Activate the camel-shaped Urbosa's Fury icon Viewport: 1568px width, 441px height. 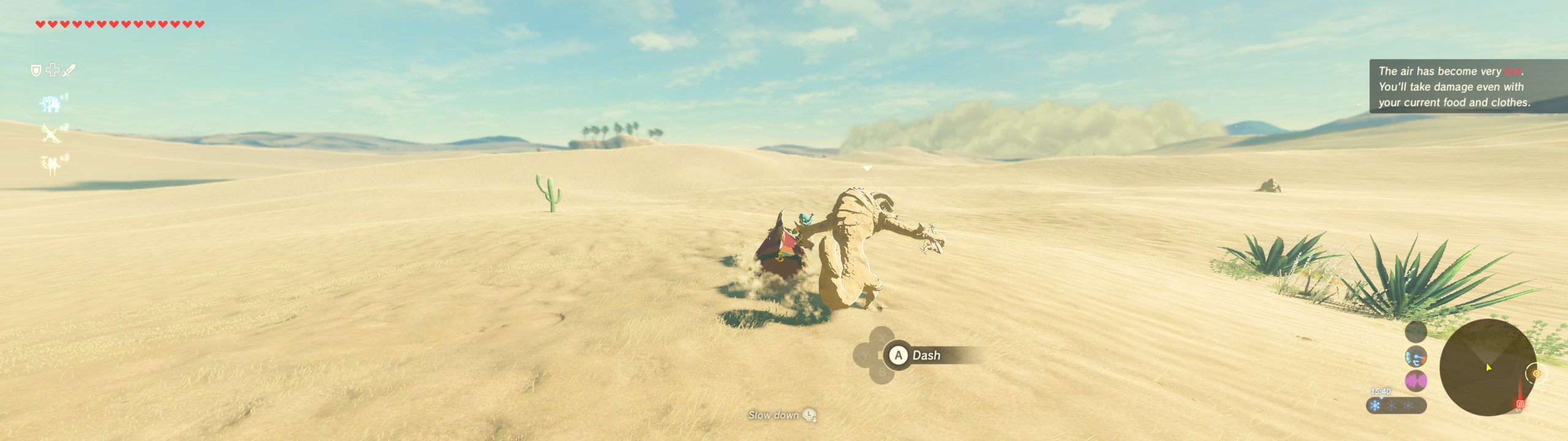point(51,164)
